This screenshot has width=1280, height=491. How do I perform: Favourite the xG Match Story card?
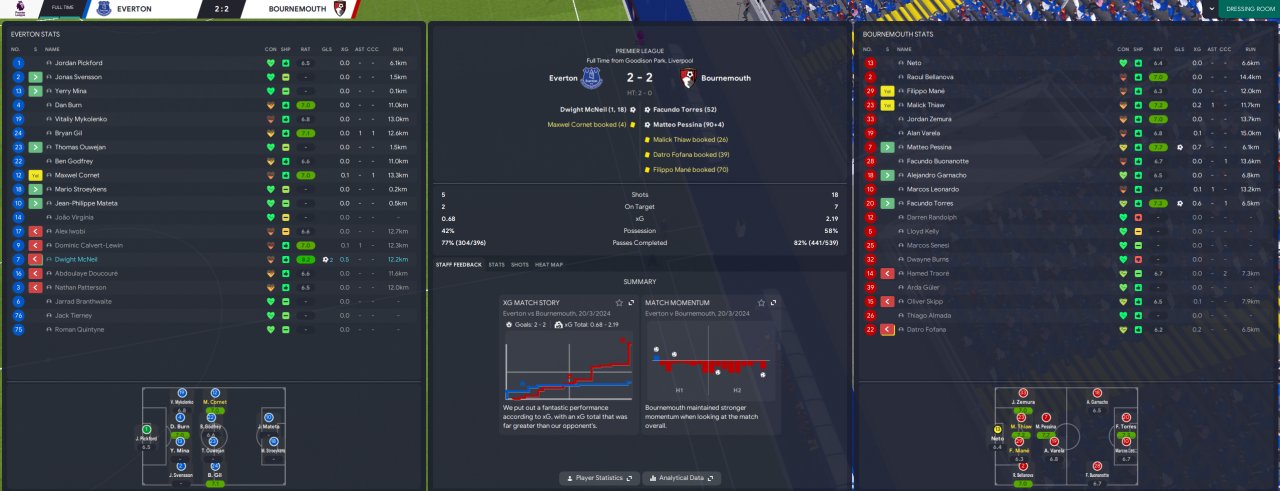pyautogui.click(x=619, y=302)
